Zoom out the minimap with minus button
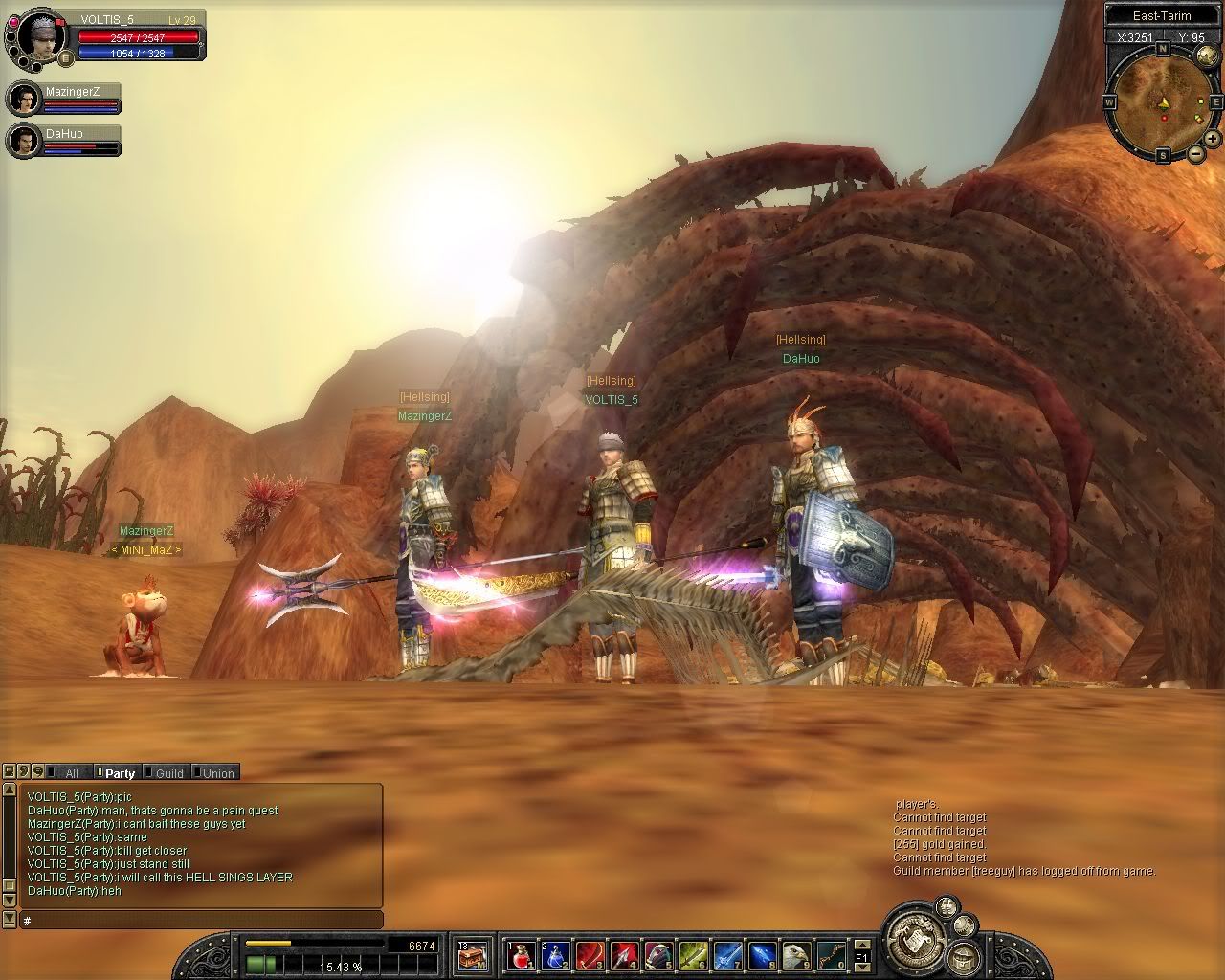1225x980 pixels. (1196, 153)
